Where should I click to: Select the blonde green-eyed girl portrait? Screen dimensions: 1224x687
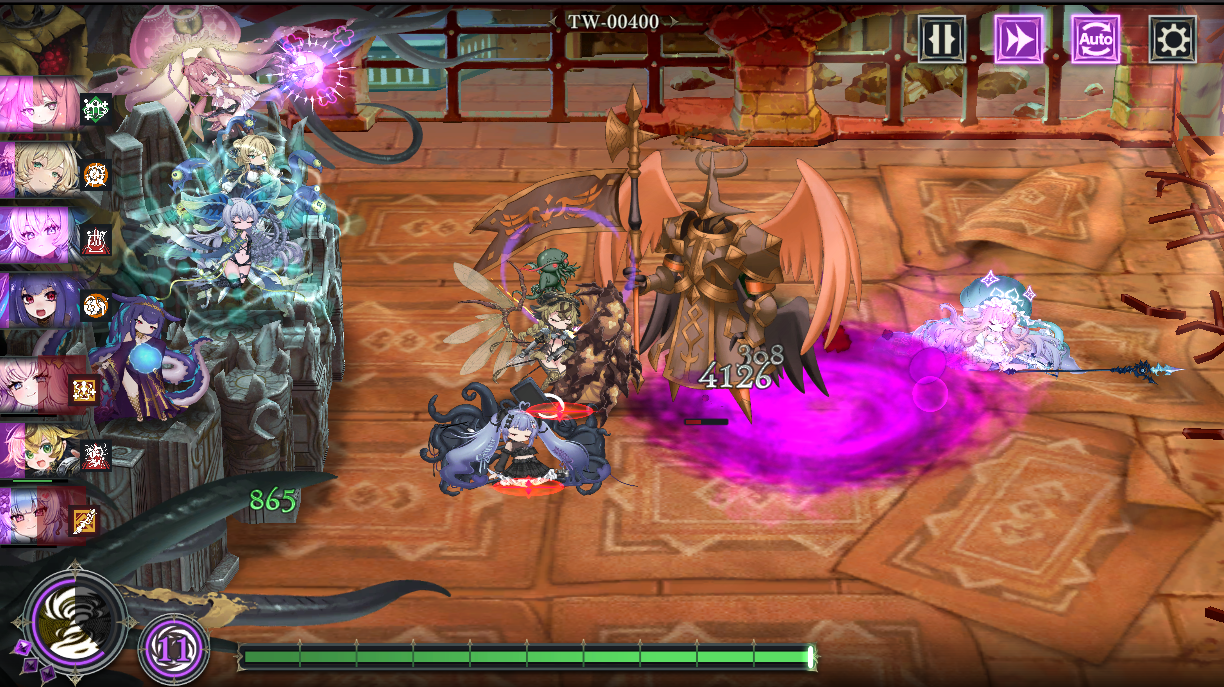click(x=40, y=168)
